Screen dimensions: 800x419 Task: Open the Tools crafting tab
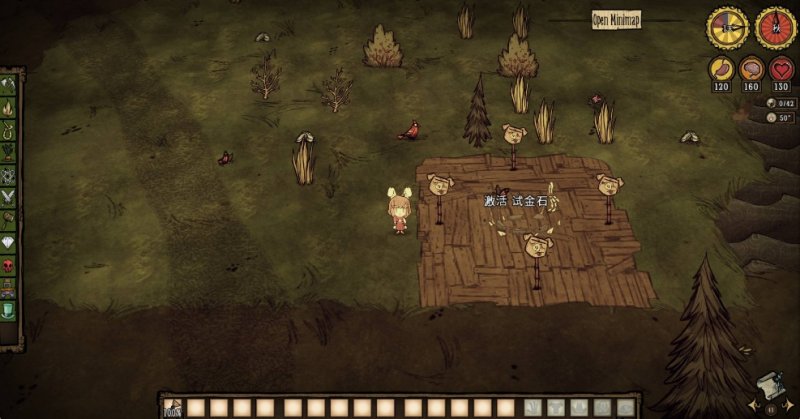tap(9, 83)
